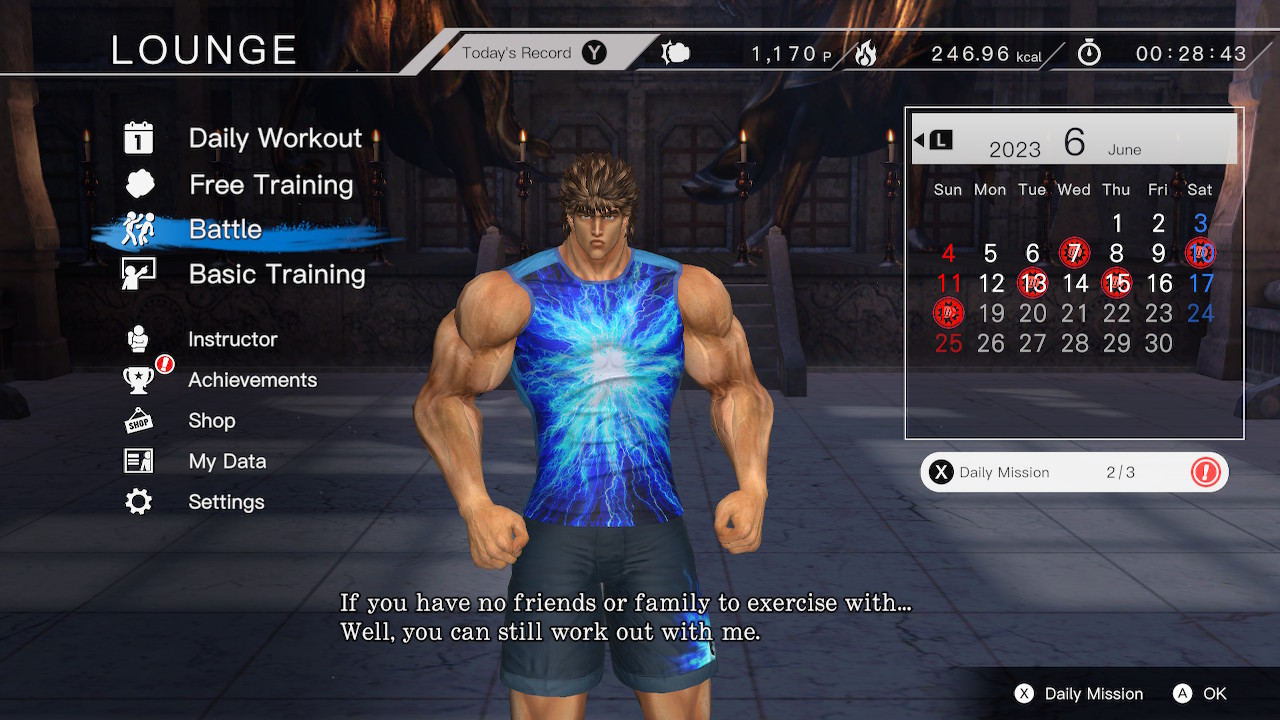Start Basic Training
The width and height of the screenshot is (1280, 720).
pos(276,274)
